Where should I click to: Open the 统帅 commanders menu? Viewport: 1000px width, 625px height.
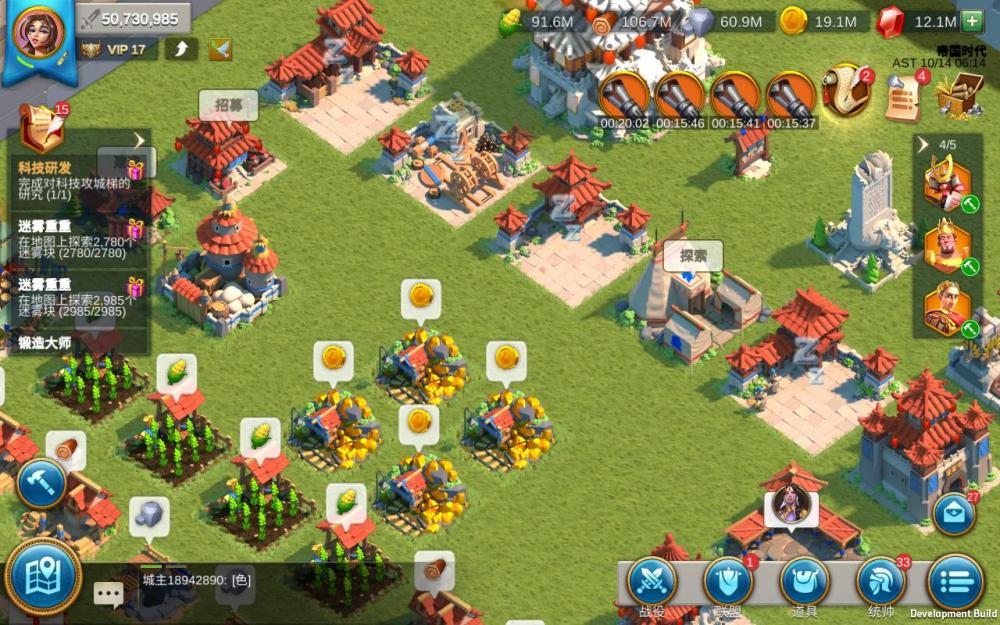pos(881,583)
